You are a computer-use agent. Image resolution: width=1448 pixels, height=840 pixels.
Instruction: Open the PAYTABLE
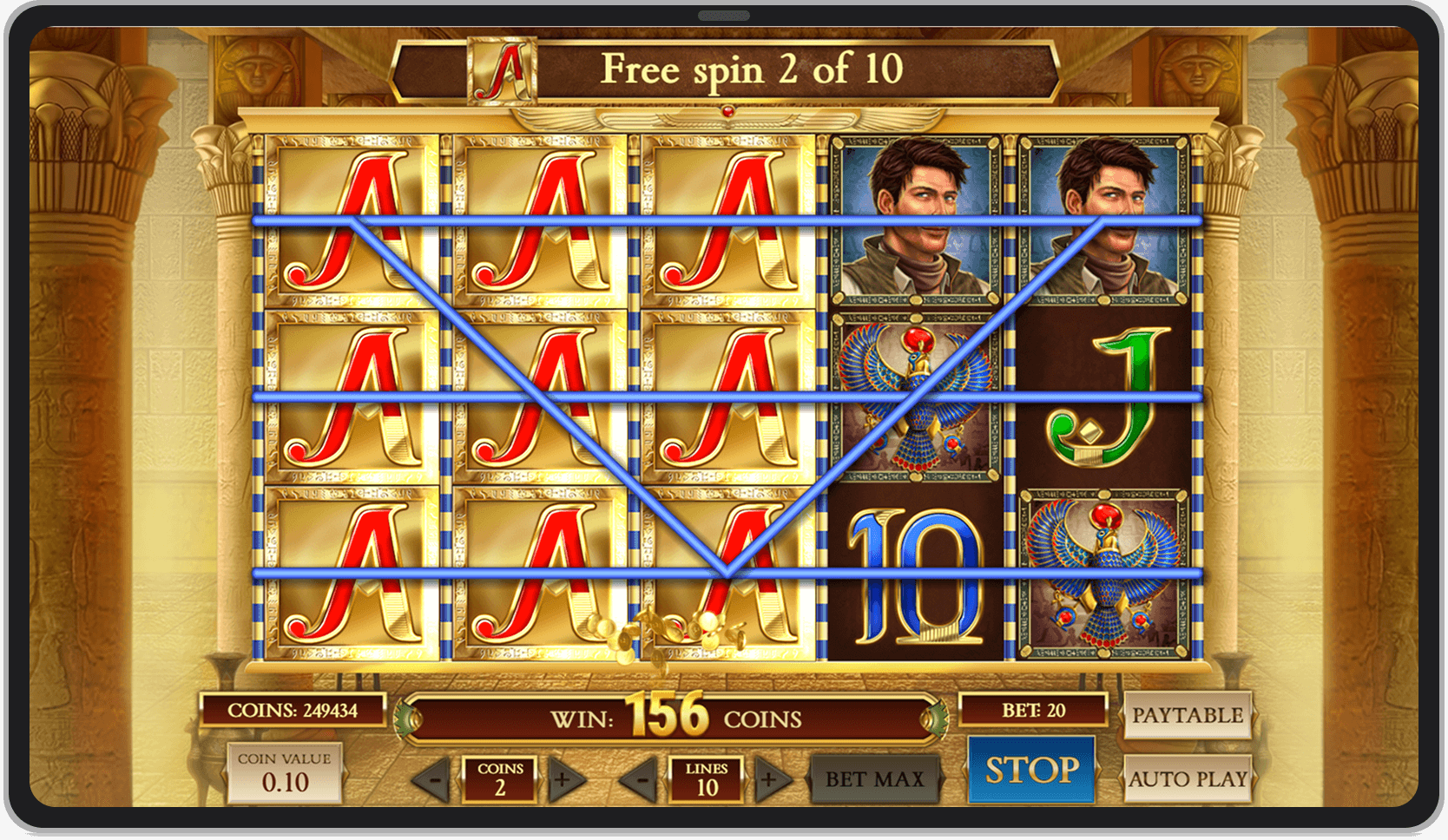click(x=1189, y=715)
